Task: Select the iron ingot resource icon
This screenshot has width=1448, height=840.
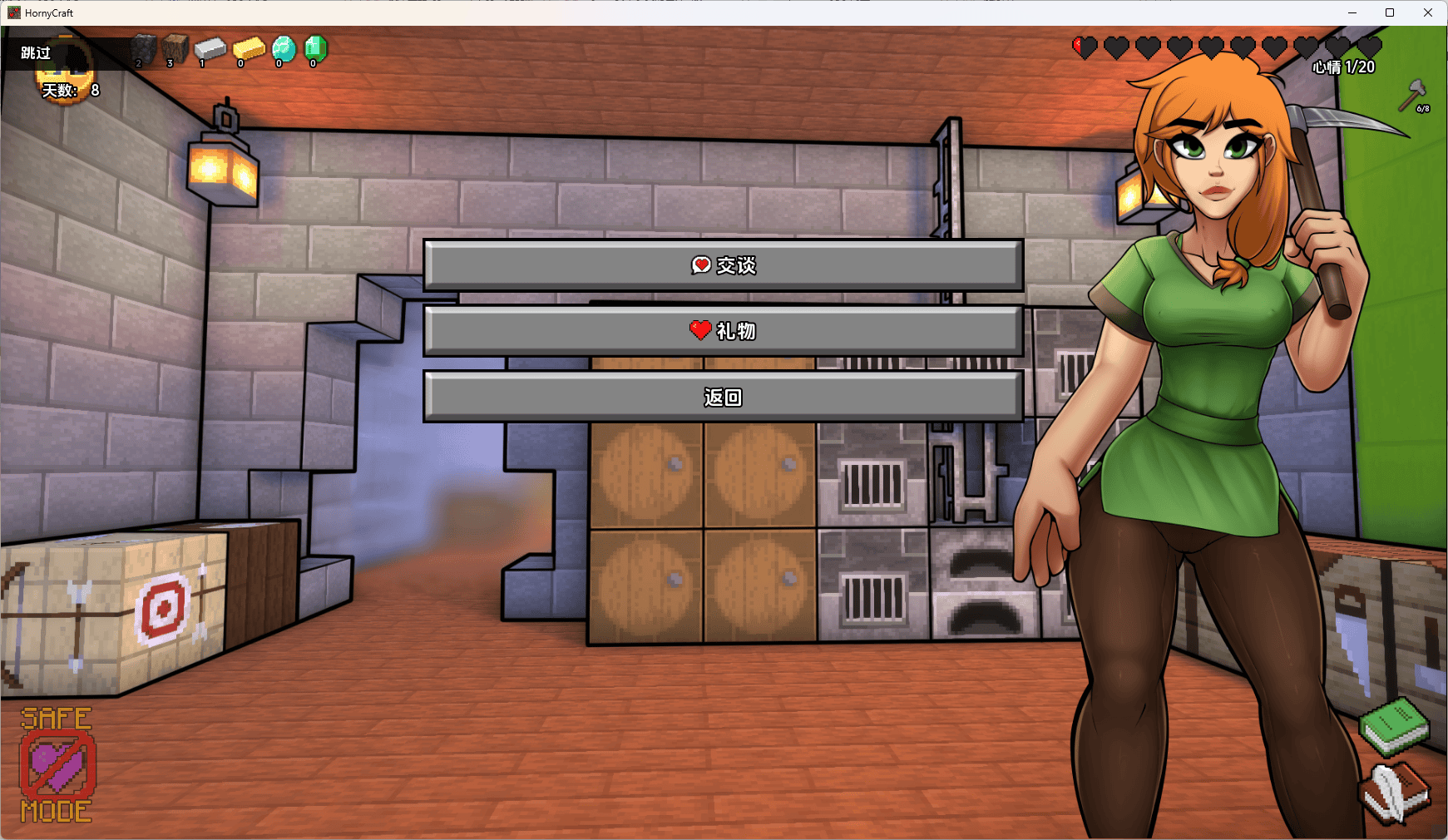Action: 210,50
